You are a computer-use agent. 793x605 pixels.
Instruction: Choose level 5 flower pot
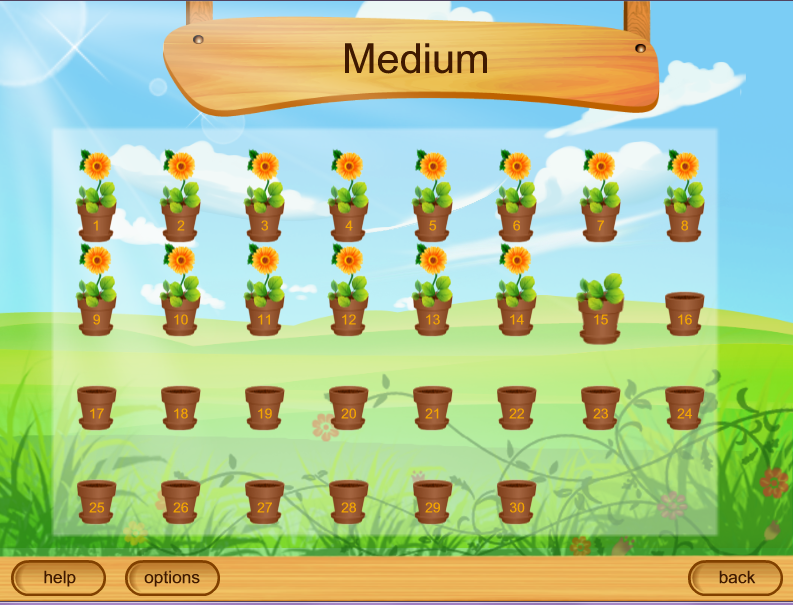coord(432,219)
